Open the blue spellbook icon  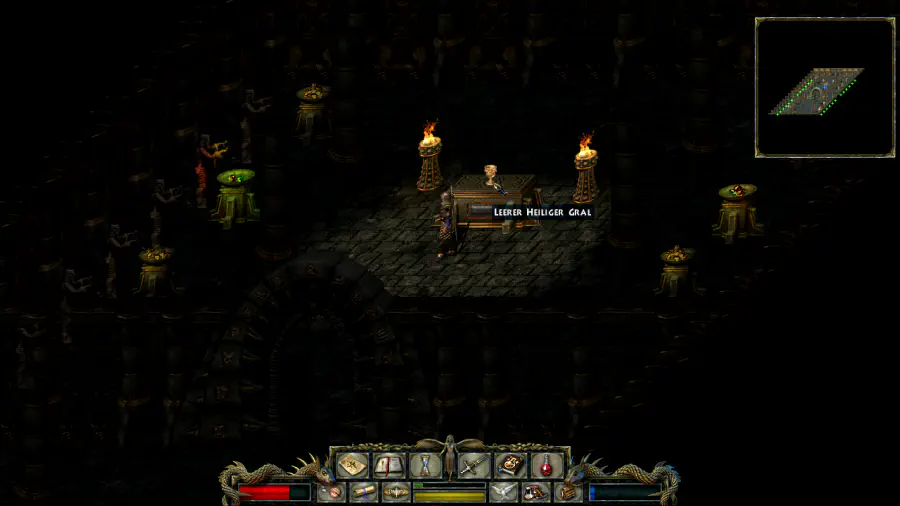pos(510,465)
